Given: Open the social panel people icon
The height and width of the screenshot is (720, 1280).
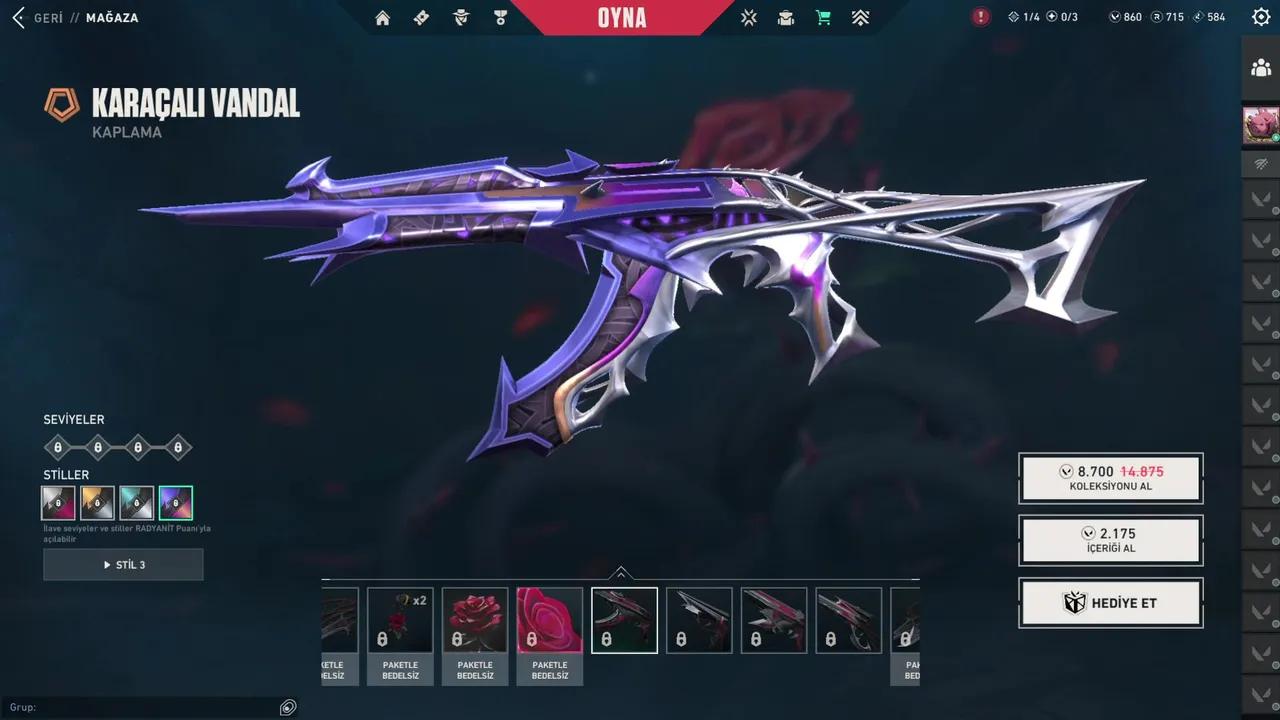Looking at the screenshot, I should point(1262,68).
